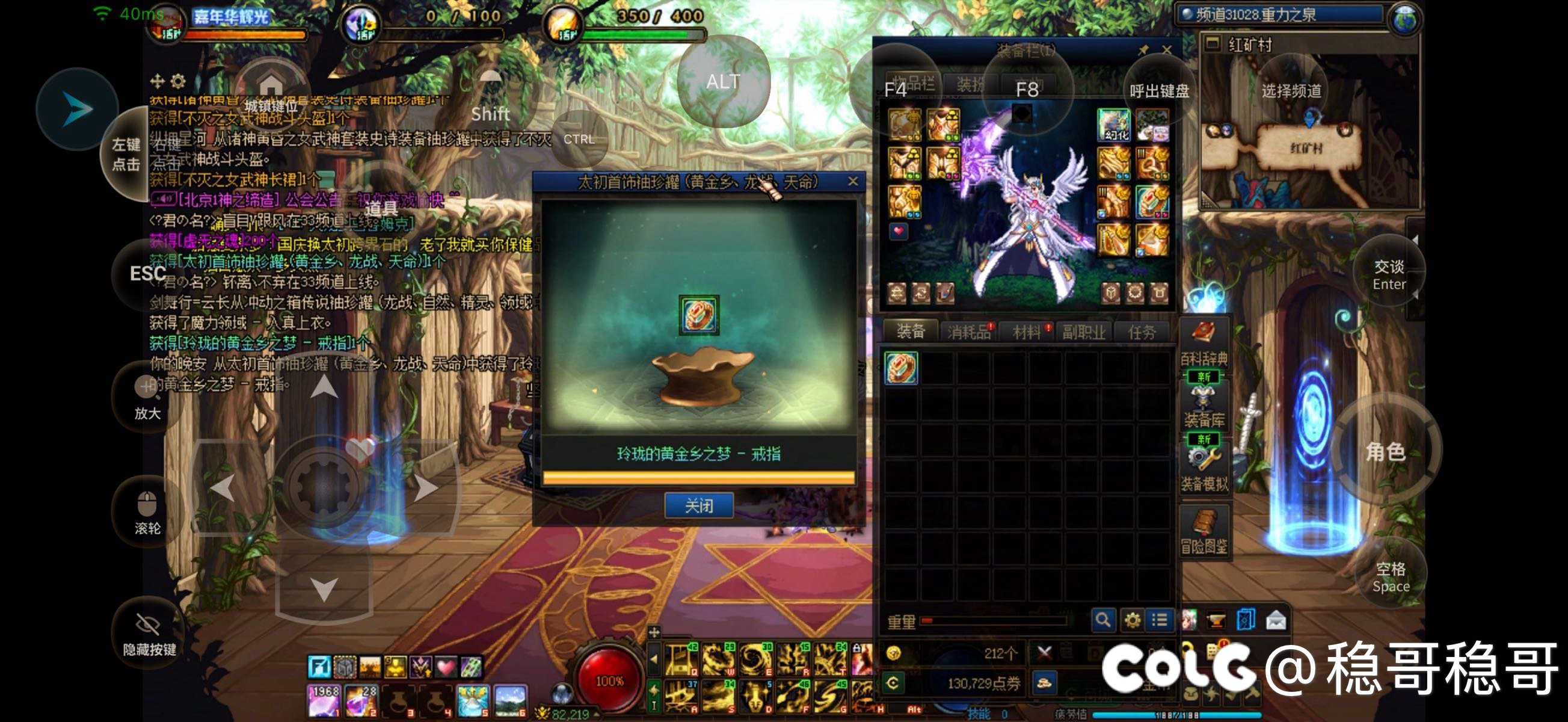
Task: Open the 百科辞典 encyclopedia
Action: coord(1204,344)
